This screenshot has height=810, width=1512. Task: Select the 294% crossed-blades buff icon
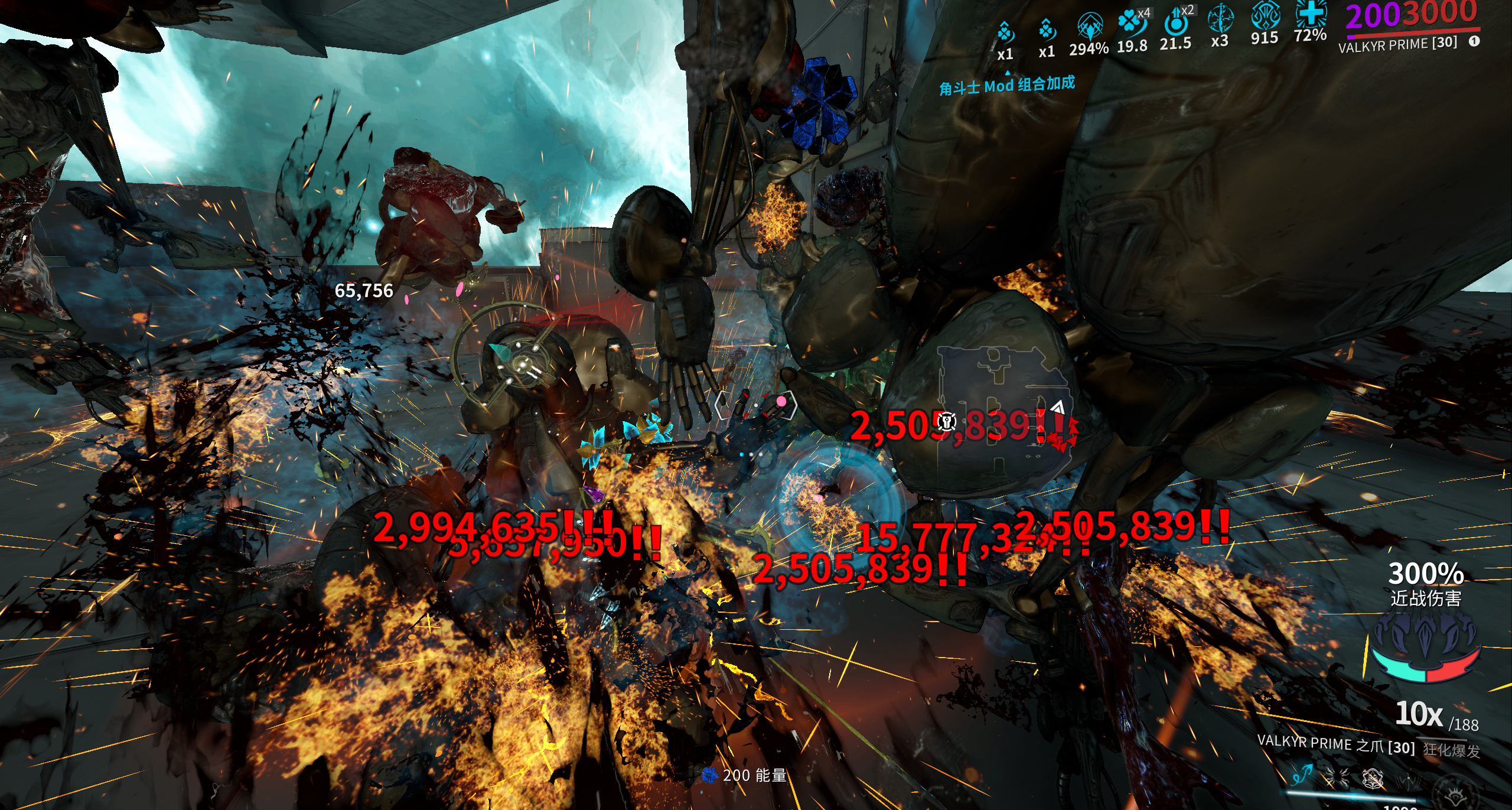[x=1089, y=27]
